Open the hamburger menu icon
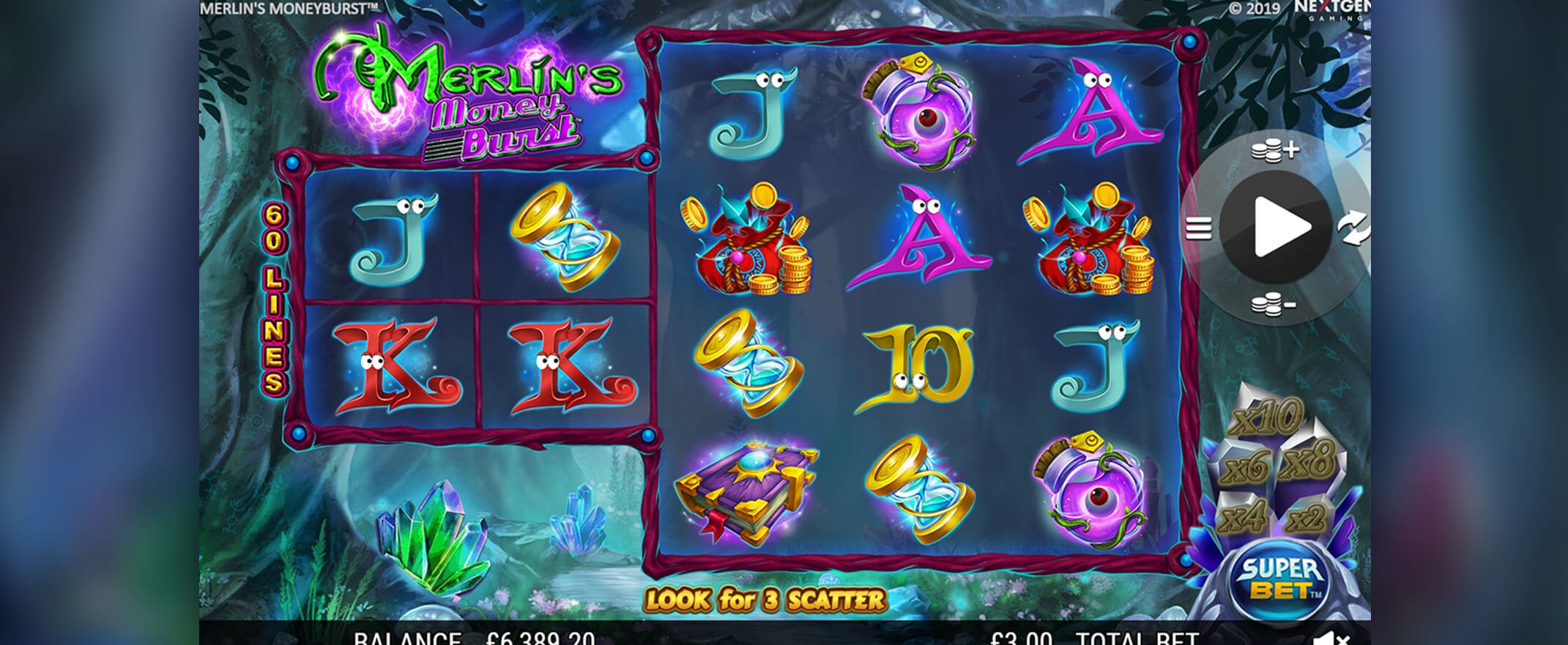1568x645 pixels. point(1198,229)
